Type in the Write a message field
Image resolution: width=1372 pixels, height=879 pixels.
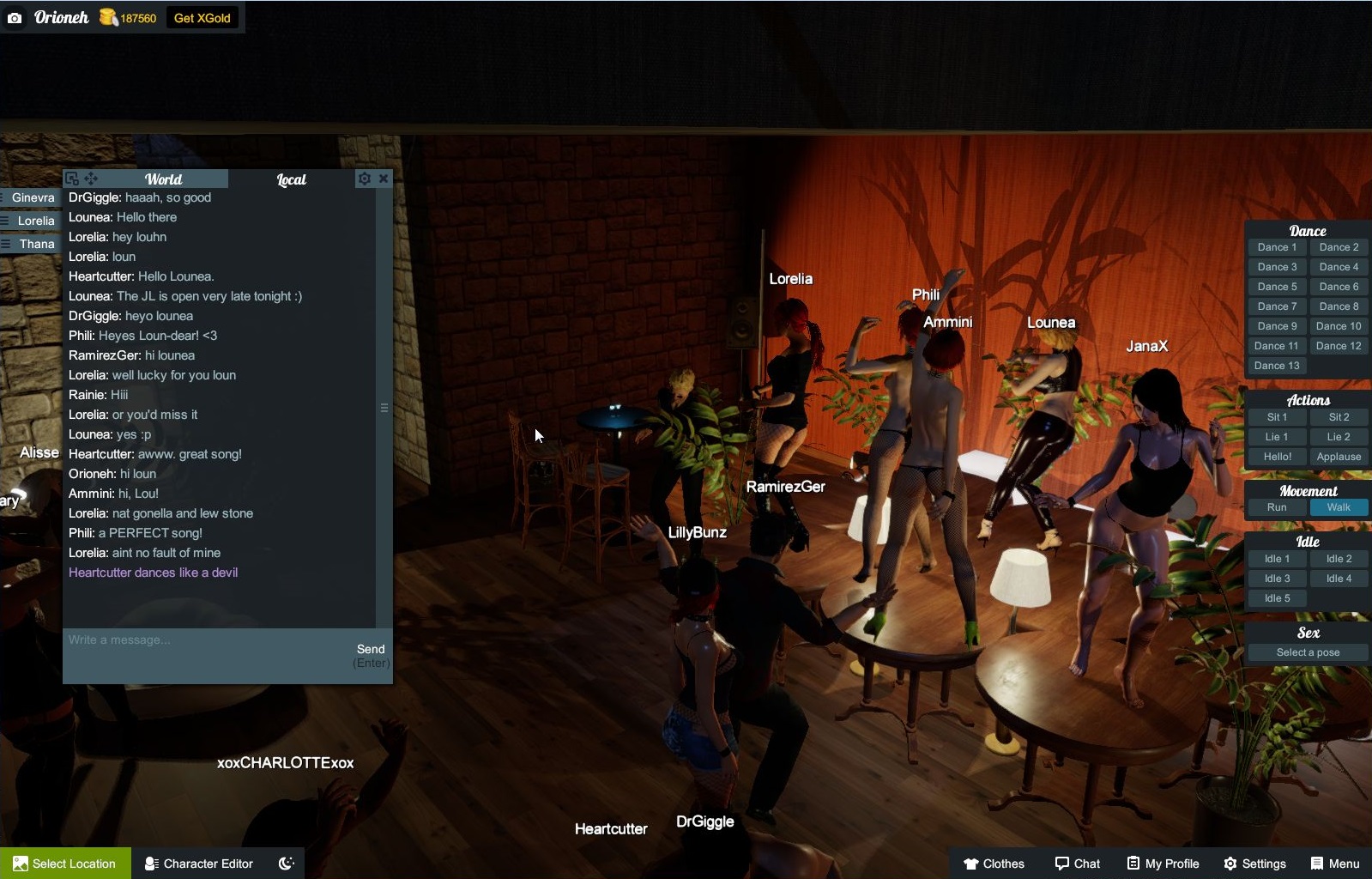click(x=206, y=640)
